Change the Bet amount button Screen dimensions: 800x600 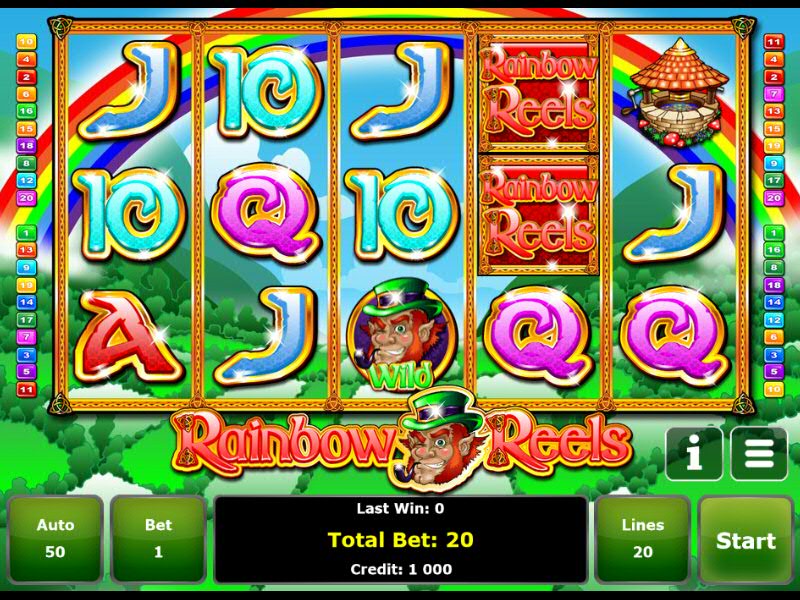click(x=158, y=540)
